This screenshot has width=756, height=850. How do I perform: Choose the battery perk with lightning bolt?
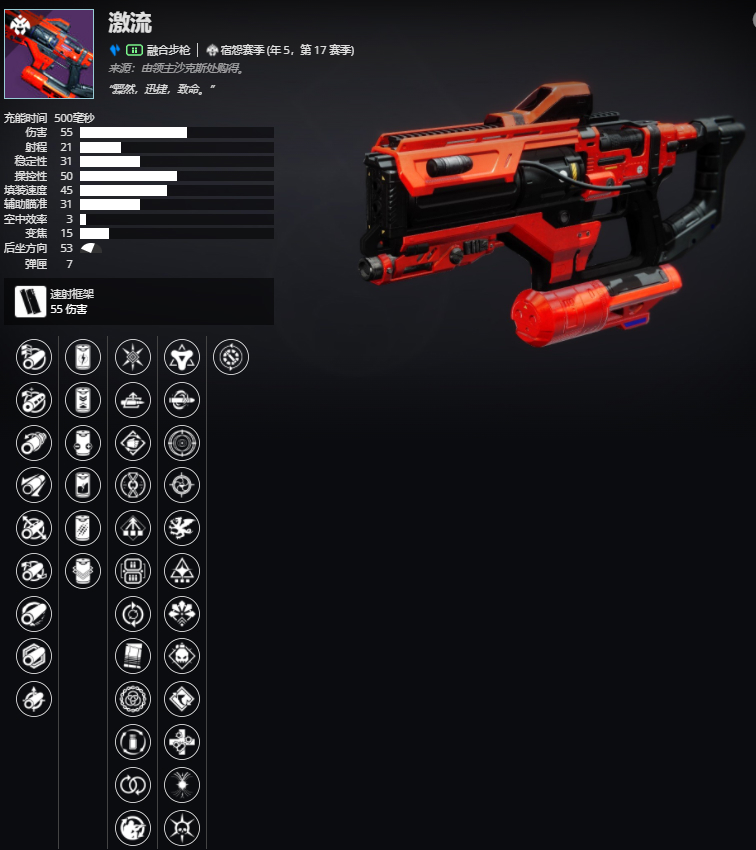[x=82, y=357]
